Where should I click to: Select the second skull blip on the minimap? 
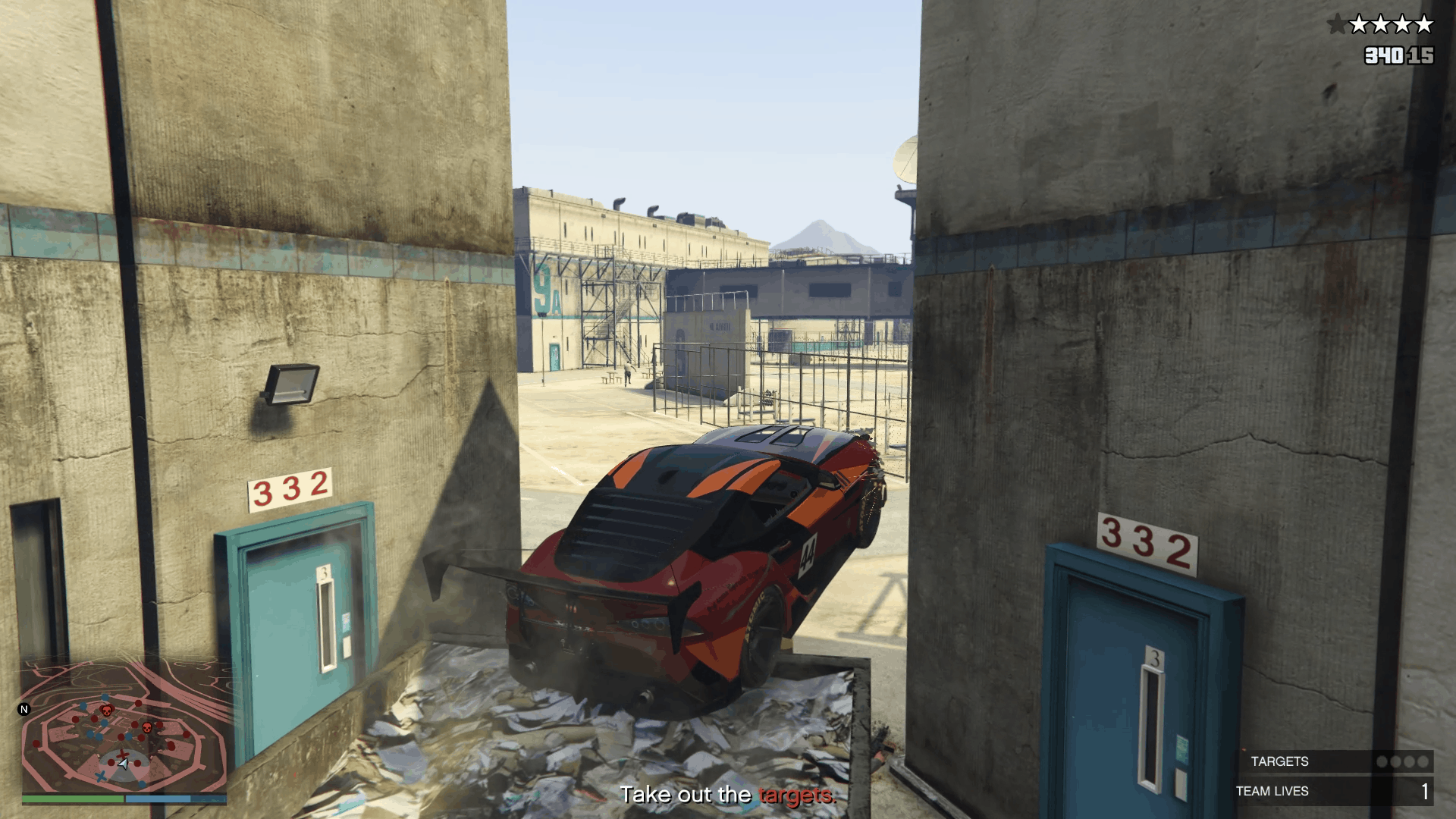coord(147,727)
